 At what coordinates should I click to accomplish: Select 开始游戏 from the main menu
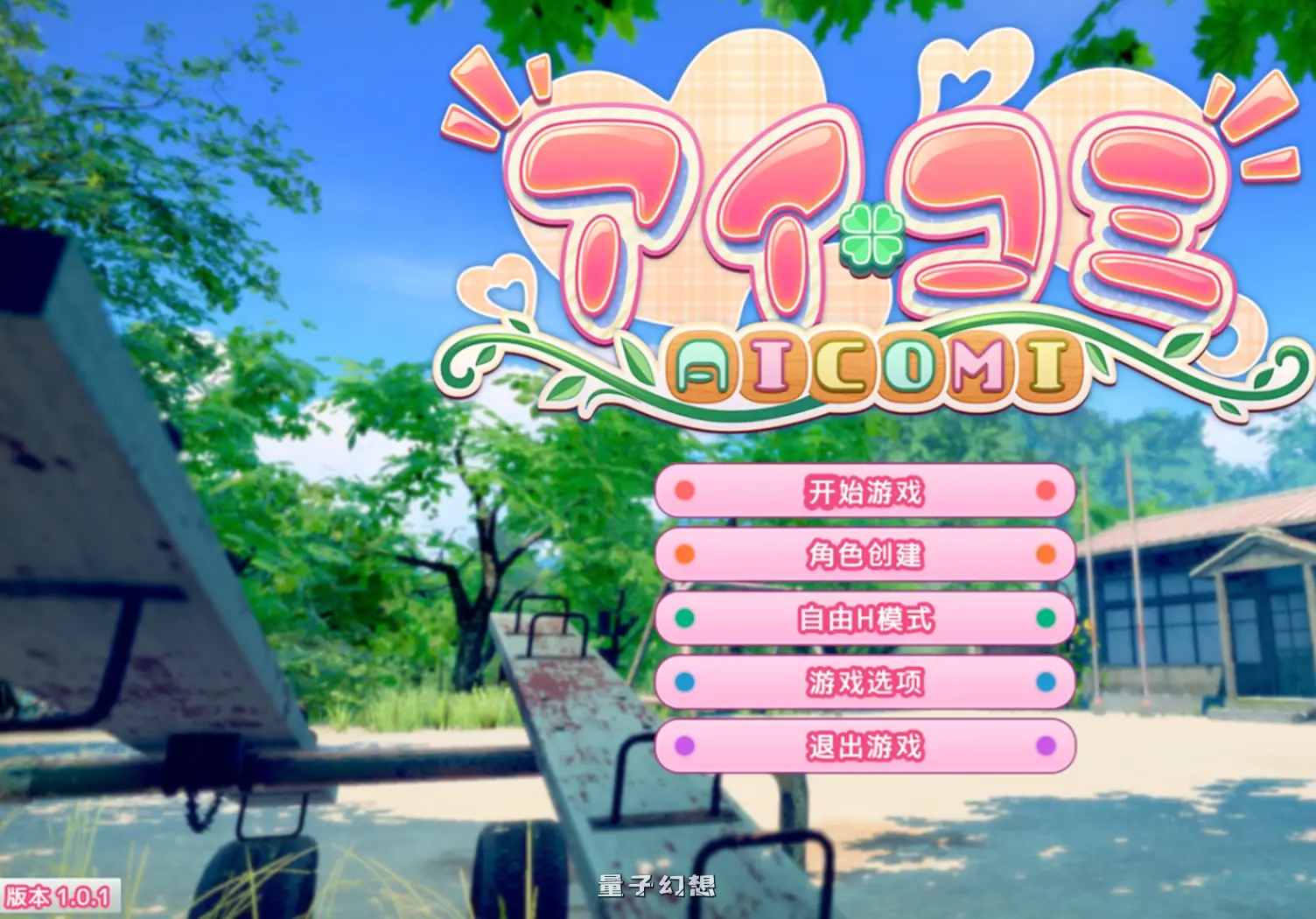[864, 491]
